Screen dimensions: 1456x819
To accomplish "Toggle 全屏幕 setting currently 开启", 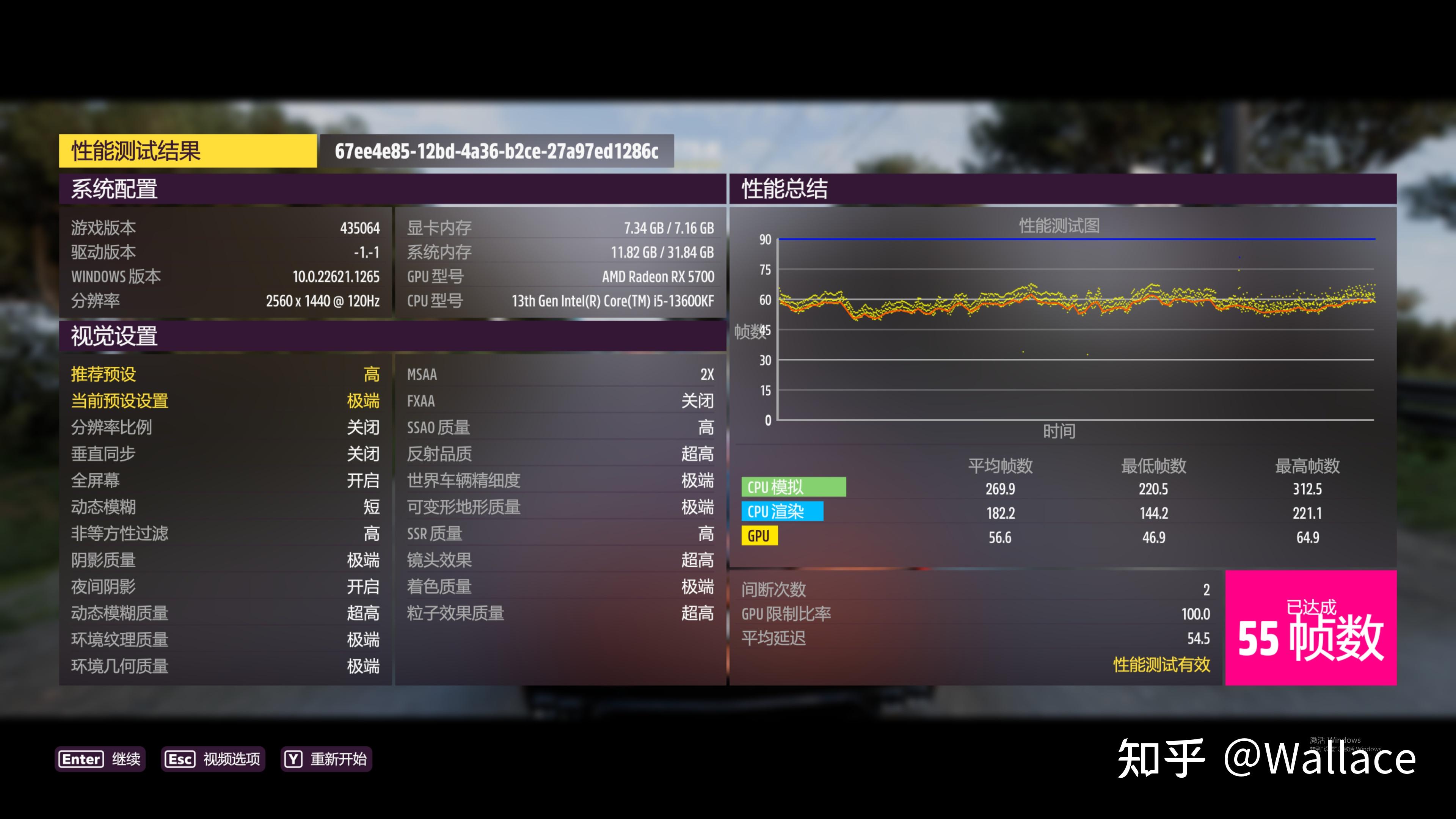I will point(226,480).
